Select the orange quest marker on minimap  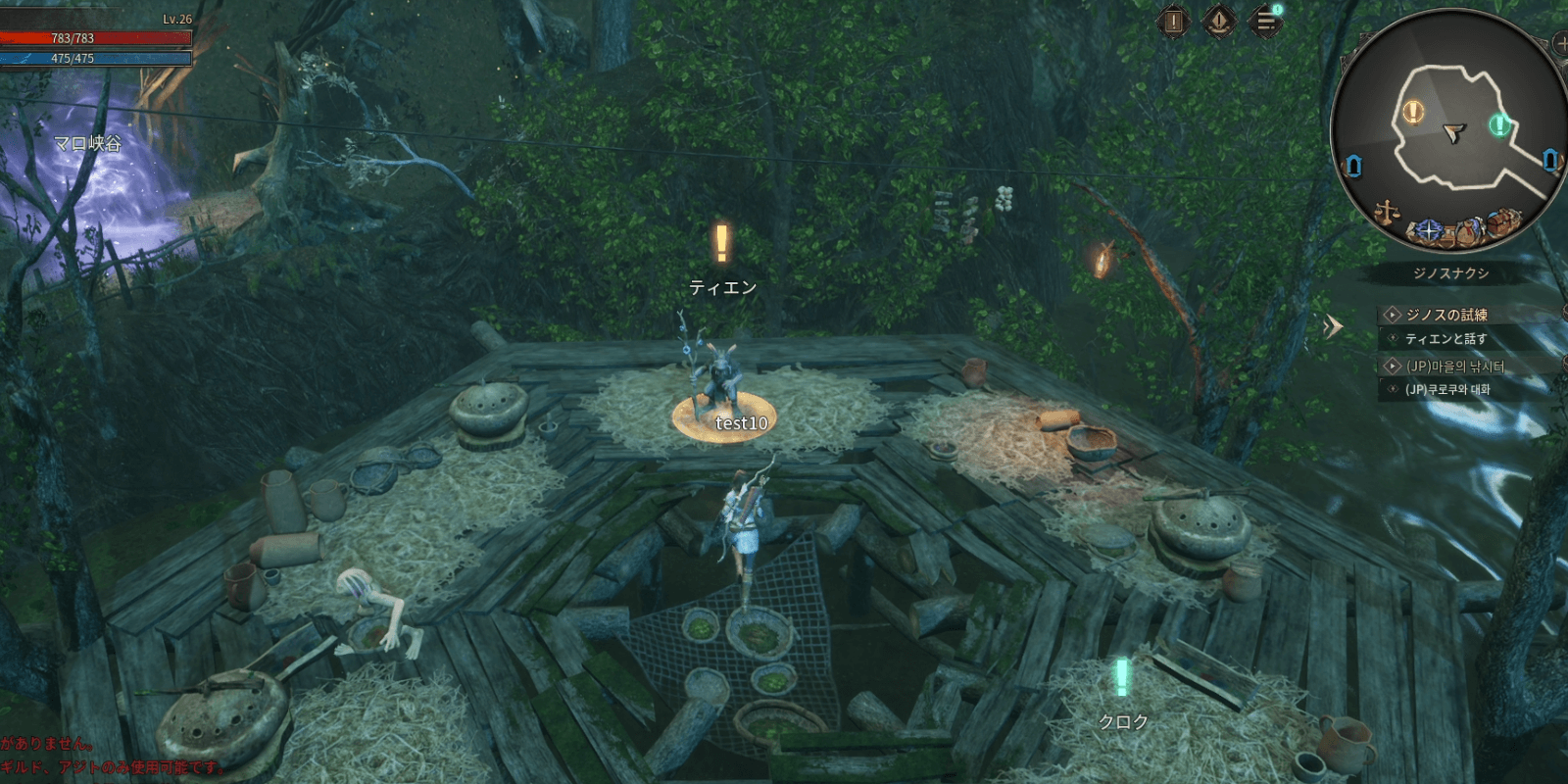pyautogui.click(x=1413, y=111)
